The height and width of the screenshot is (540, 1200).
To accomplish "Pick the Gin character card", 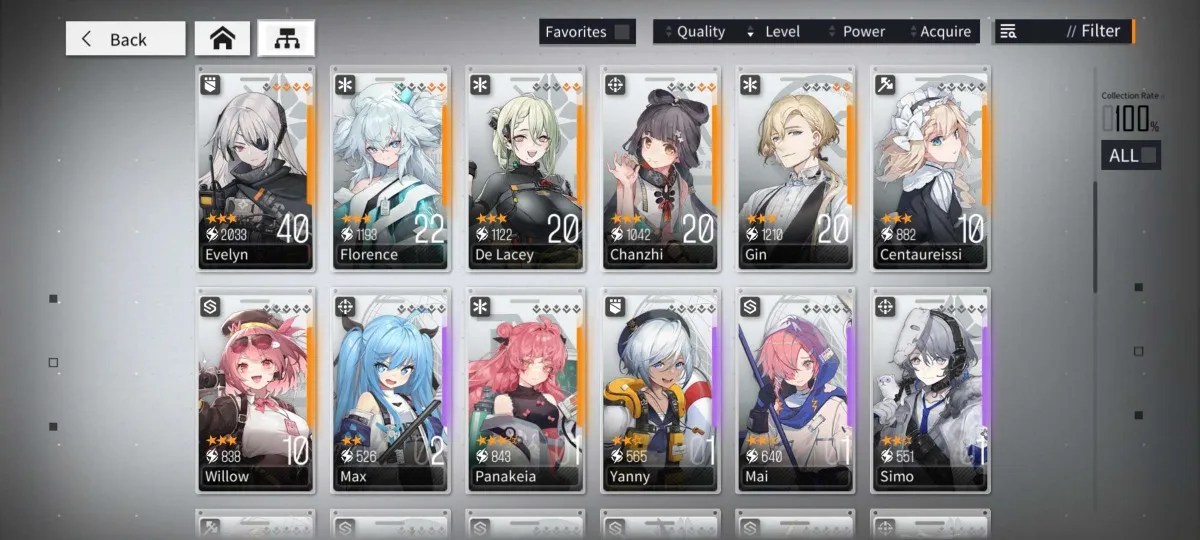I will coord(795,168).
